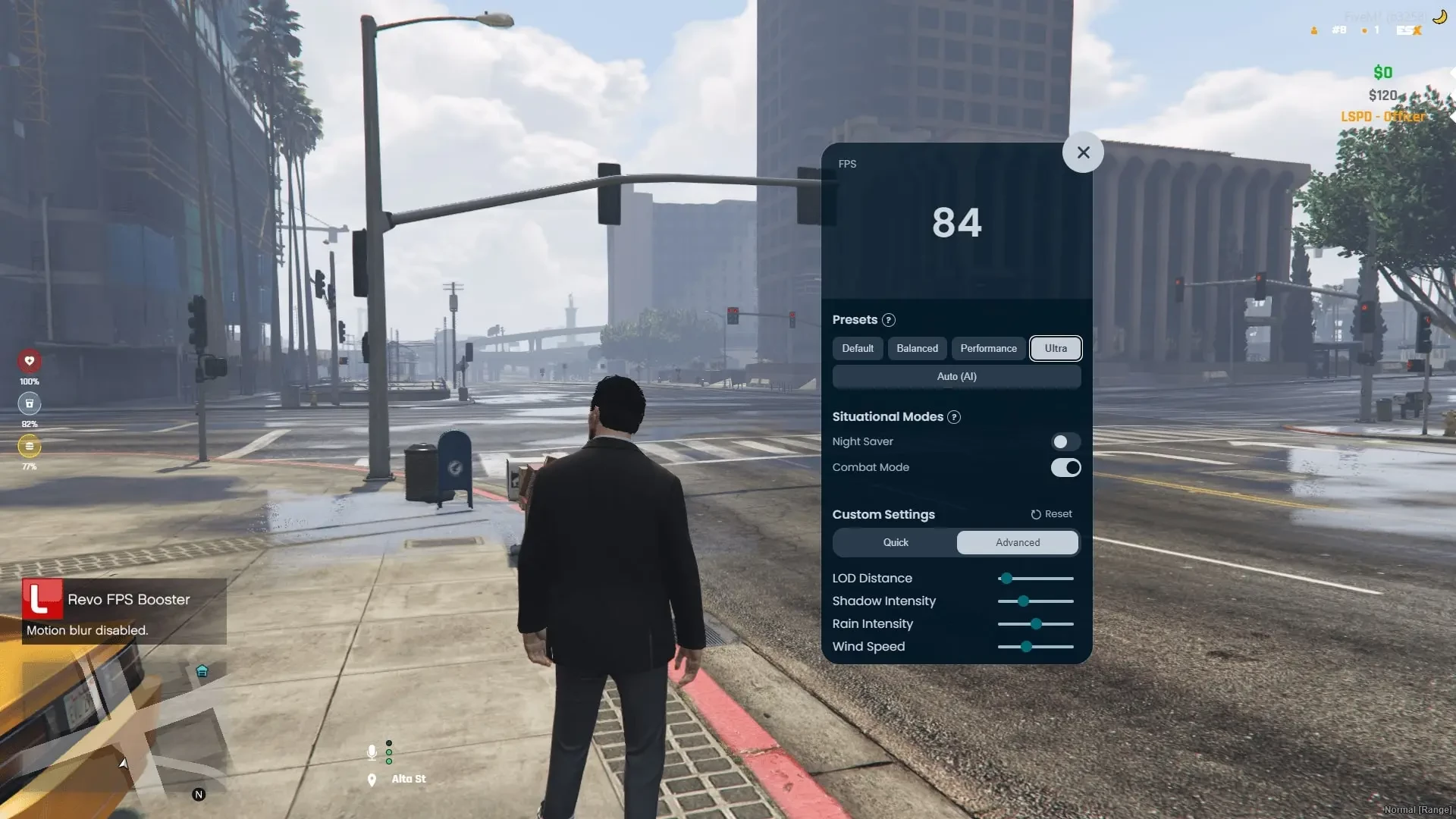Reset the custom settings

click(1051, 514)
